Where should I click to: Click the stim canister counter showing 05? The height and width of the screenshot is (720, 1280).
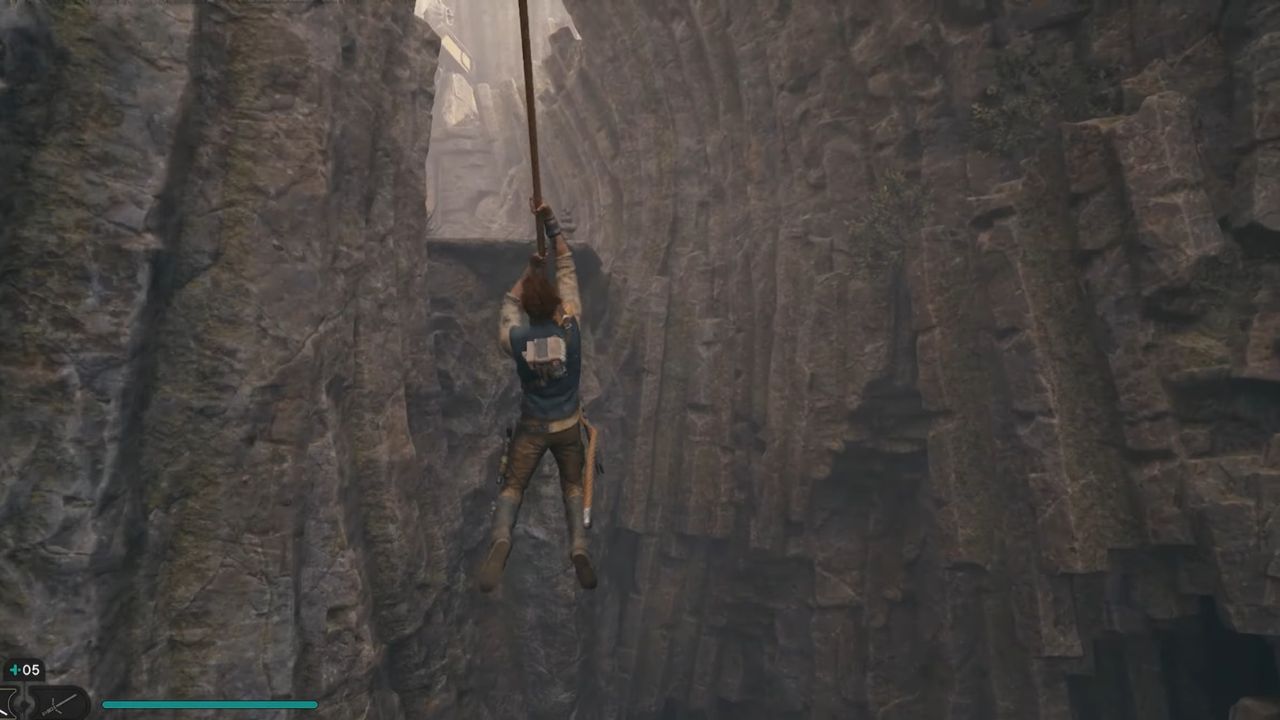click(x=29, y=667)
